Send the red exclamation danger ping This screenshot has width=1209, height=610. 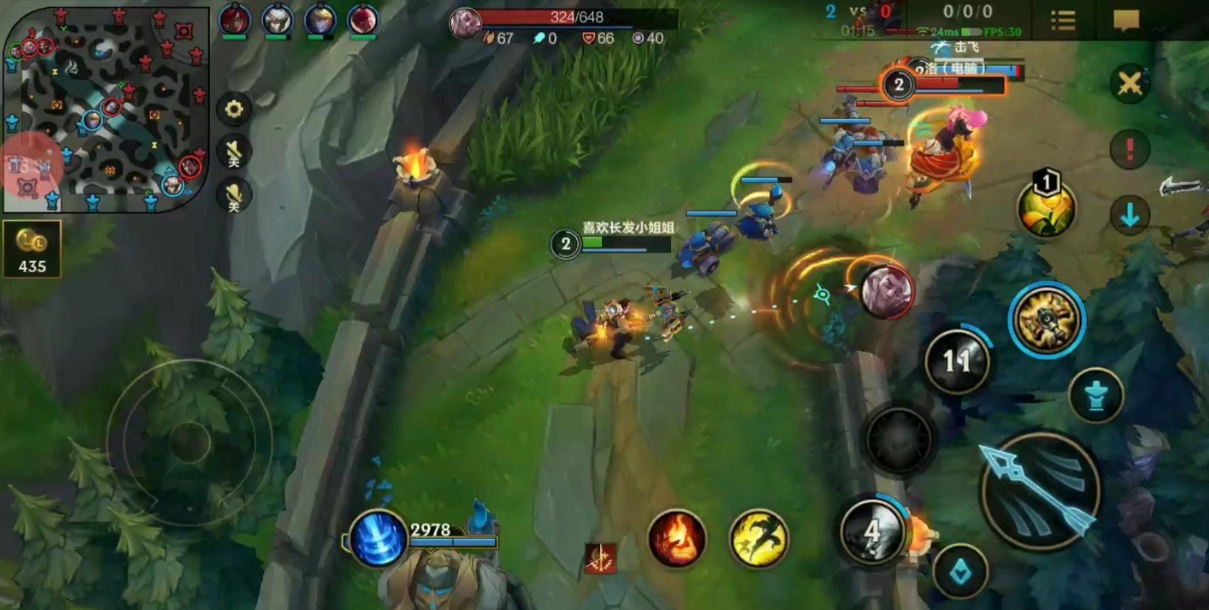(x=1130, y=150)
